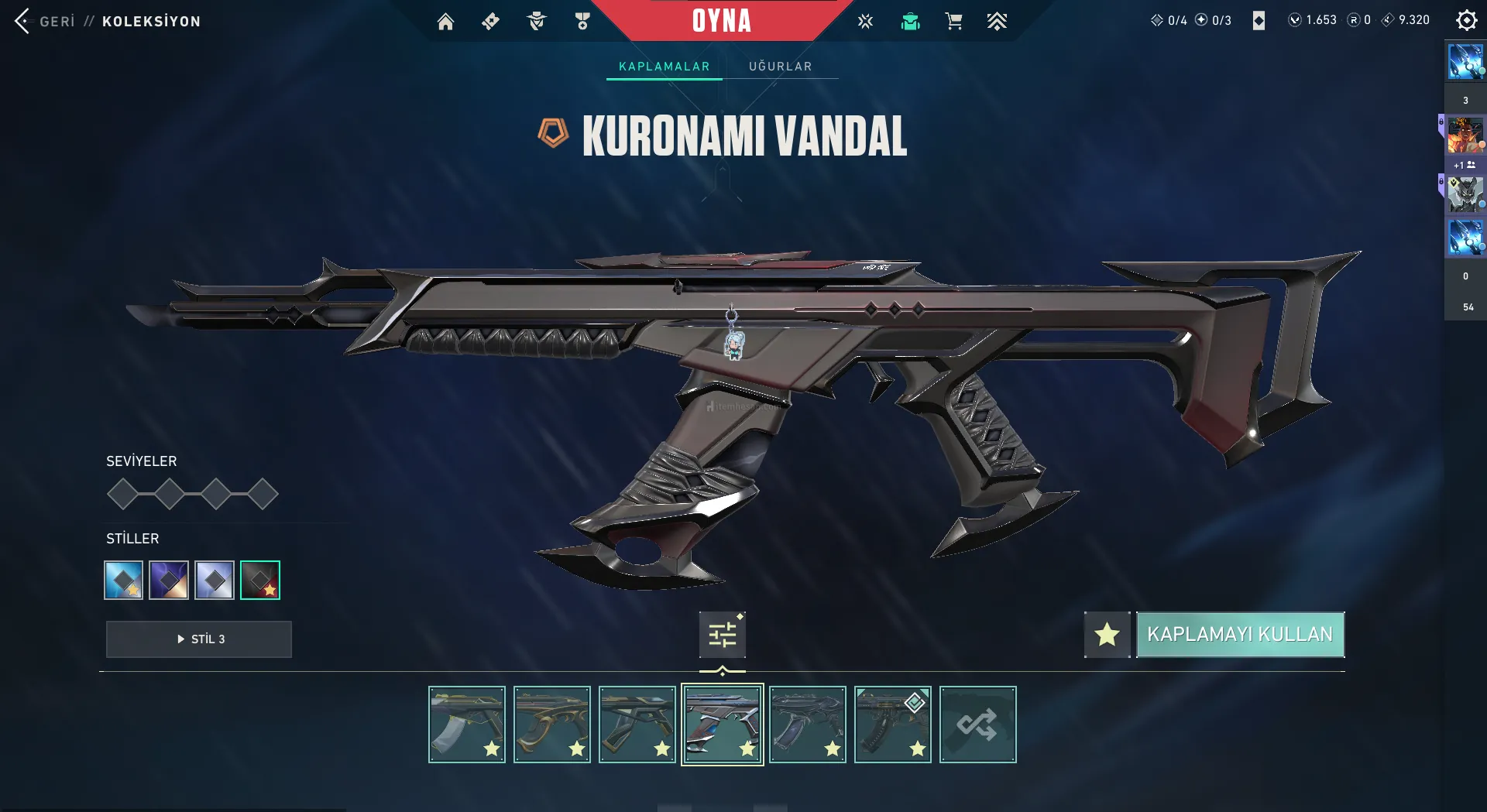Switch to the UĞURLAR tab

(x=780, y=67)
